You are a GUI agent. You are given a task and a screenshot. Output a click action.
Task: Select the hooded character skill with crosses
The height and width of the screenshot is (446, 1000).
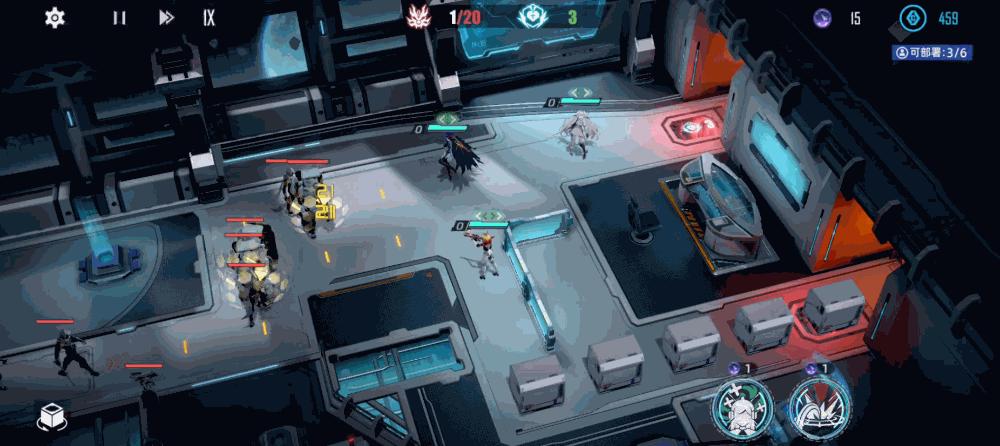742,410
